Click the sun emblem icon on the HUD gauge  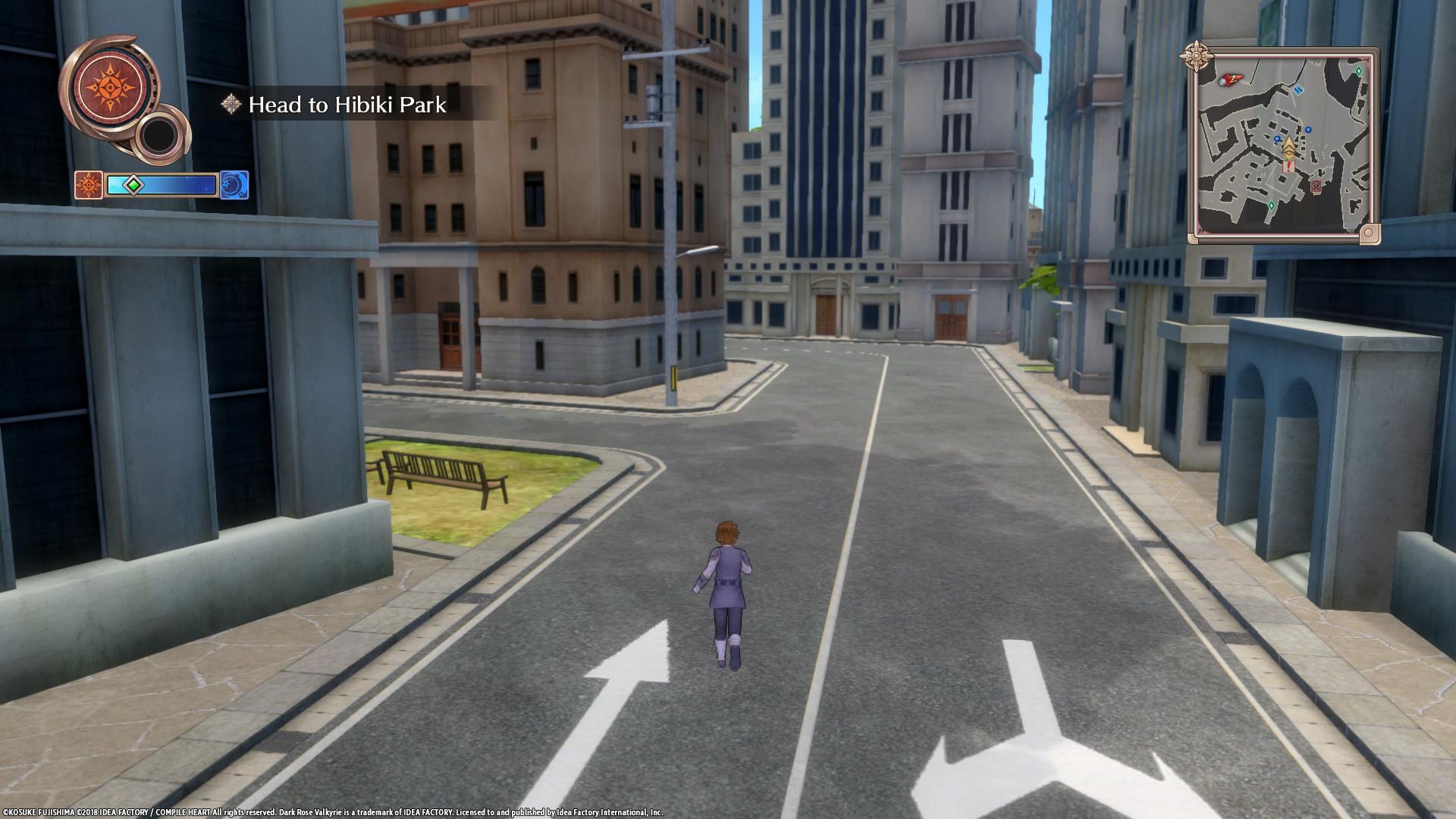tap(88, 185)
